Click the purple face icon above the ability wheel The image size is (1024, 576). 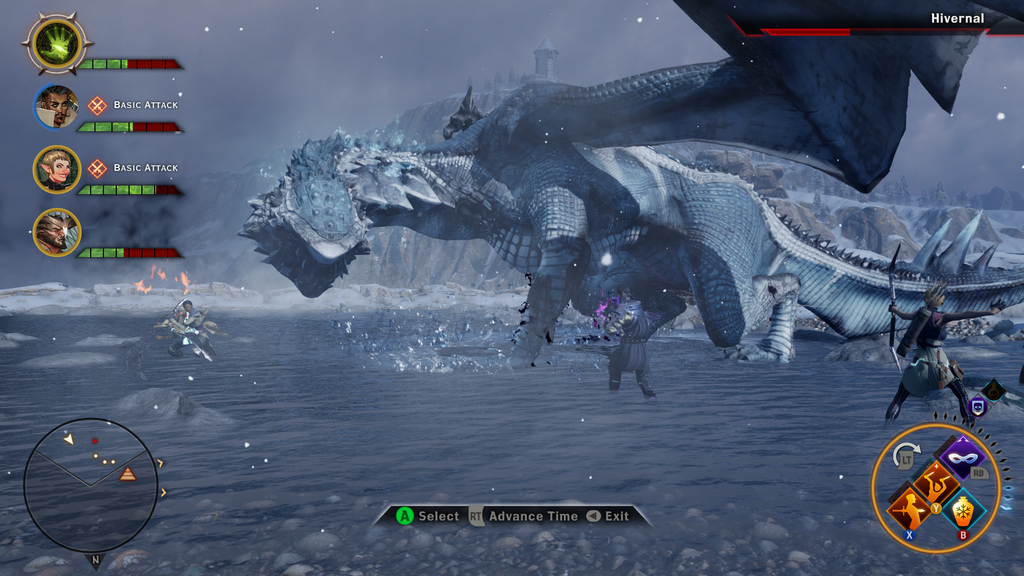coord(978,406)
